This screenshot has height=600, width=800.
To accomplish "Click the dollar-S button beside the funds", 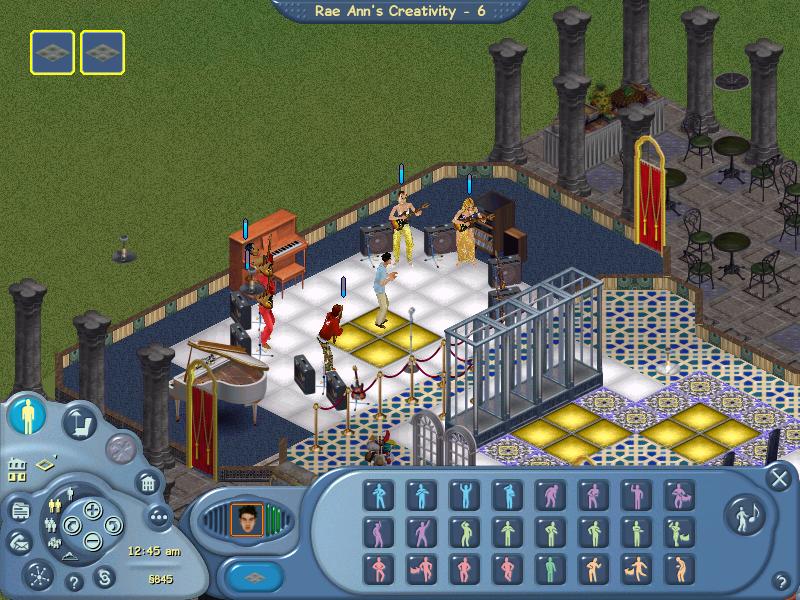I will (103, 577).
